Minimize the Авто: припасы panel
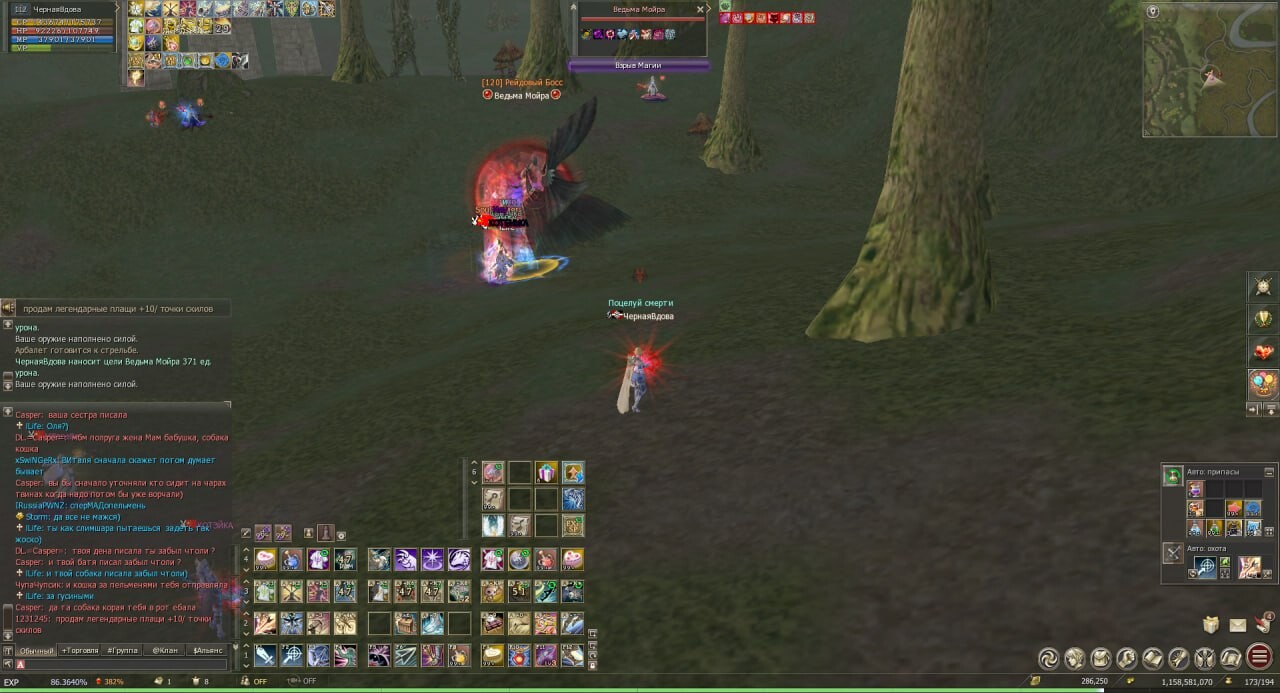The image size is (1280, 693). point(1269,472)
